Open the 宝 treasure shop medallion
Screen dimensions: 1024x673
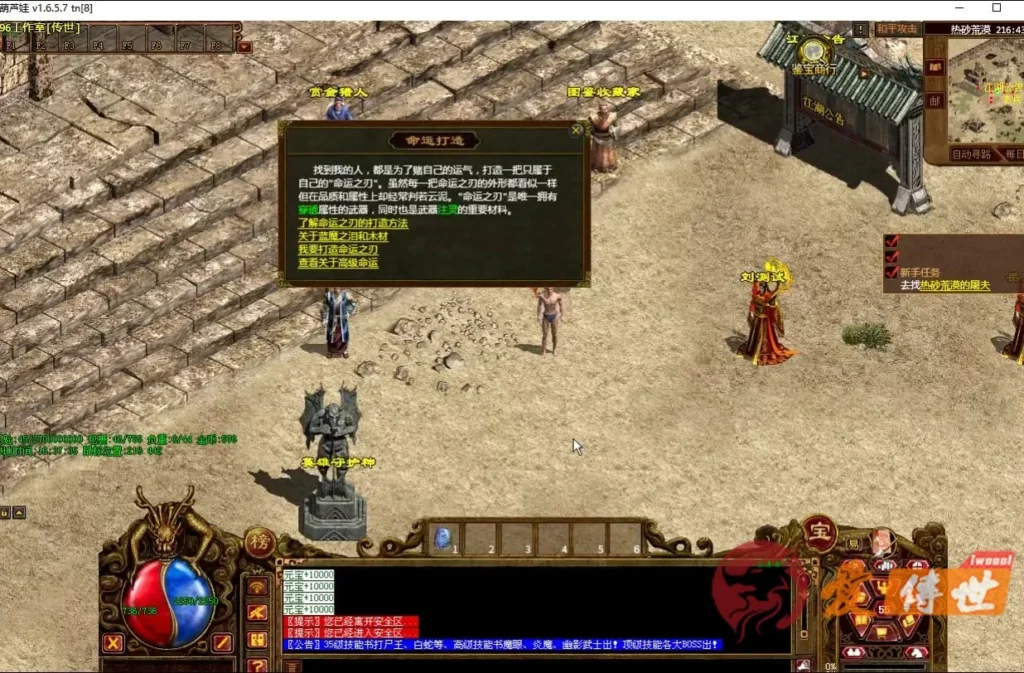(x=819, y=533)
